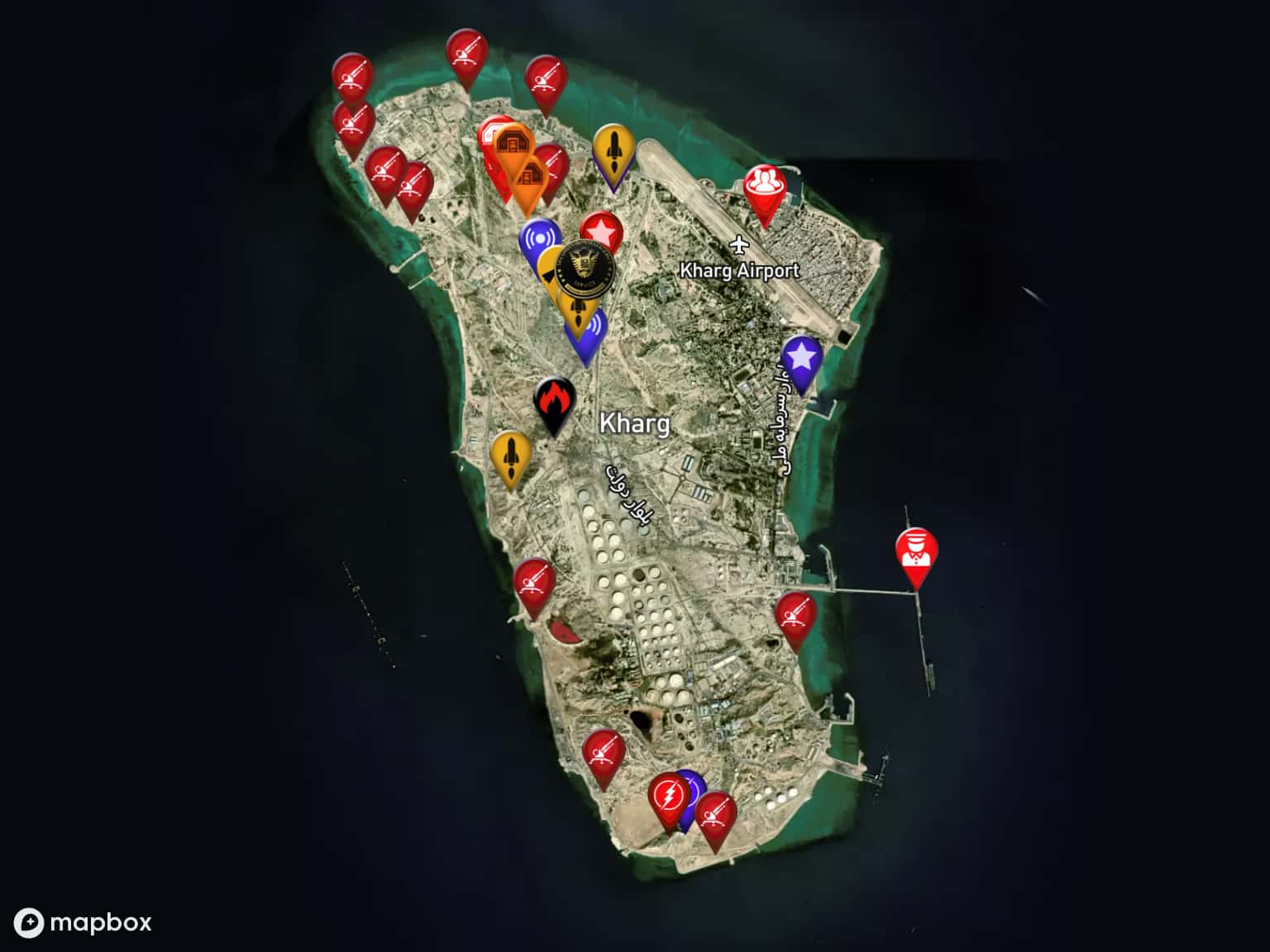Select the captain marker on the eastern sea terminal
1270x952 pixels.
916,550
